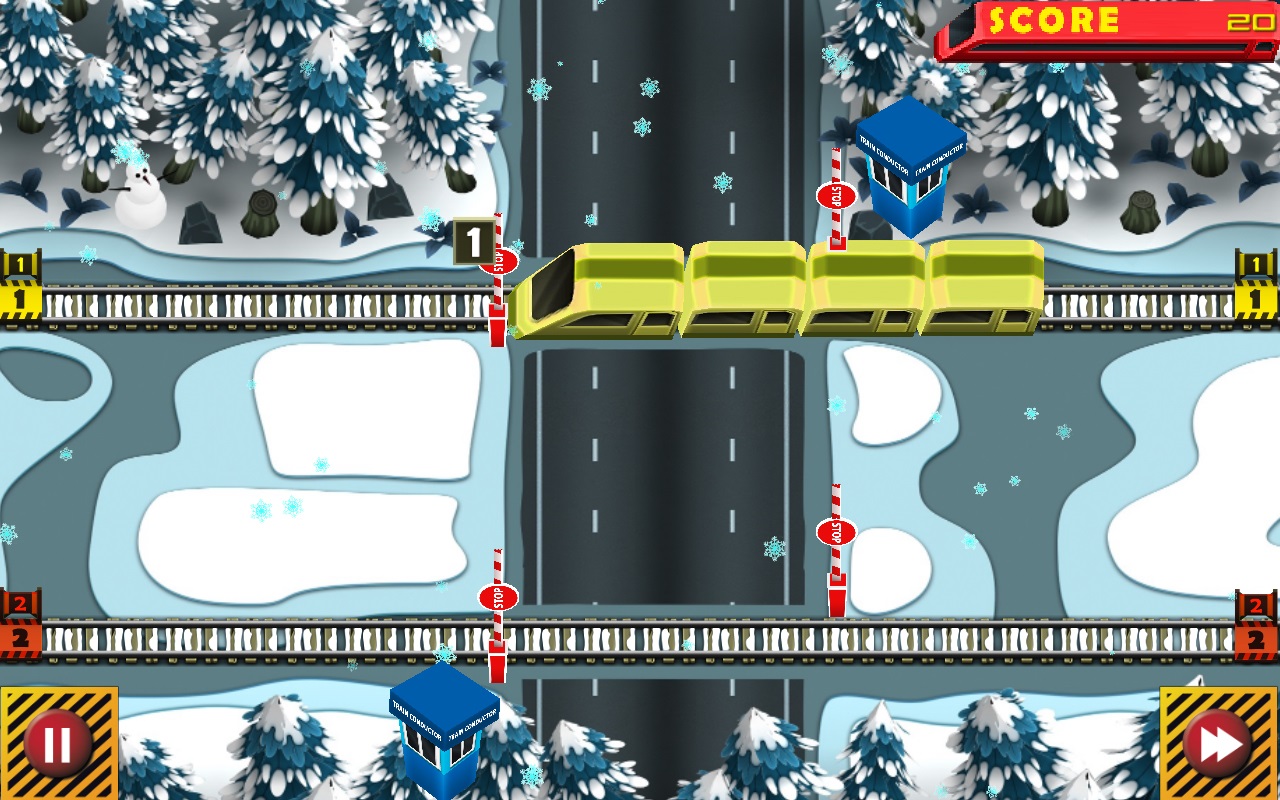Image resolution: width=1280 pixels, height=800 pixels.
Task: Toggle the upper-left STOP barrier signal
Action: [x=497, y=263]
